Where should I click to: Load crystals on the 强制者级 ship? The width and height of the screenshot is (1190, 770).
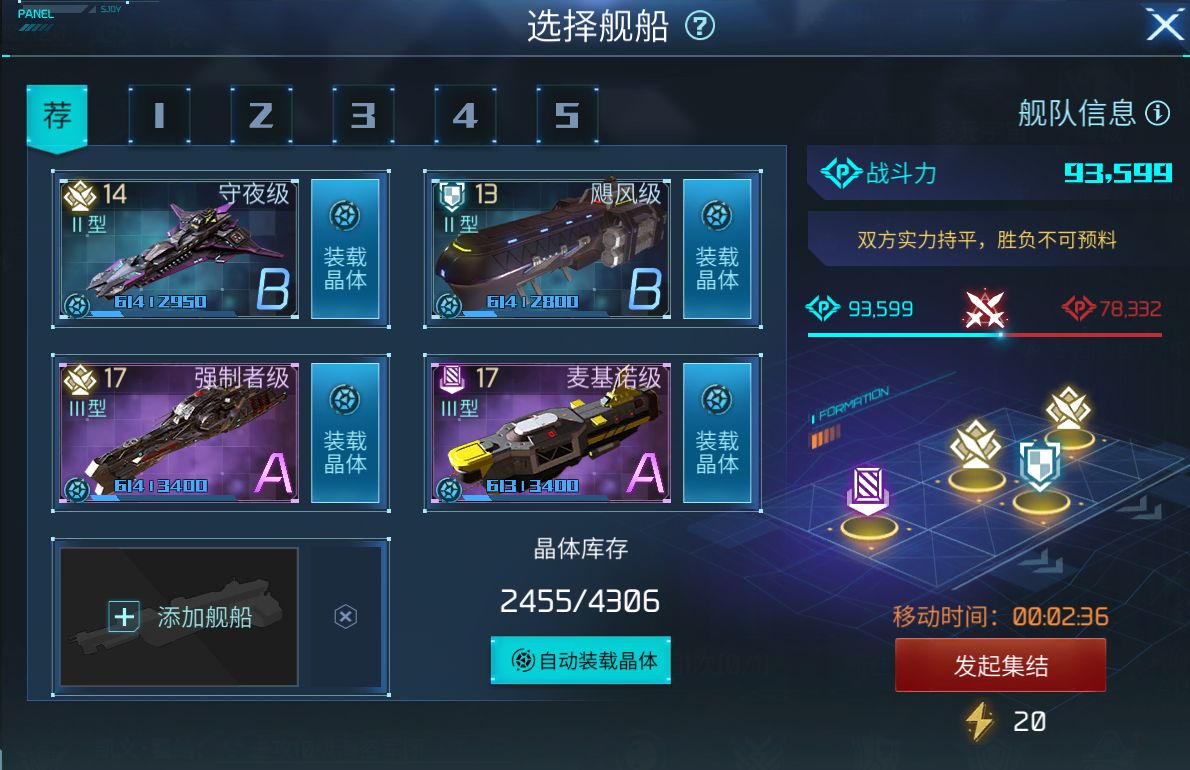(345, 433)
